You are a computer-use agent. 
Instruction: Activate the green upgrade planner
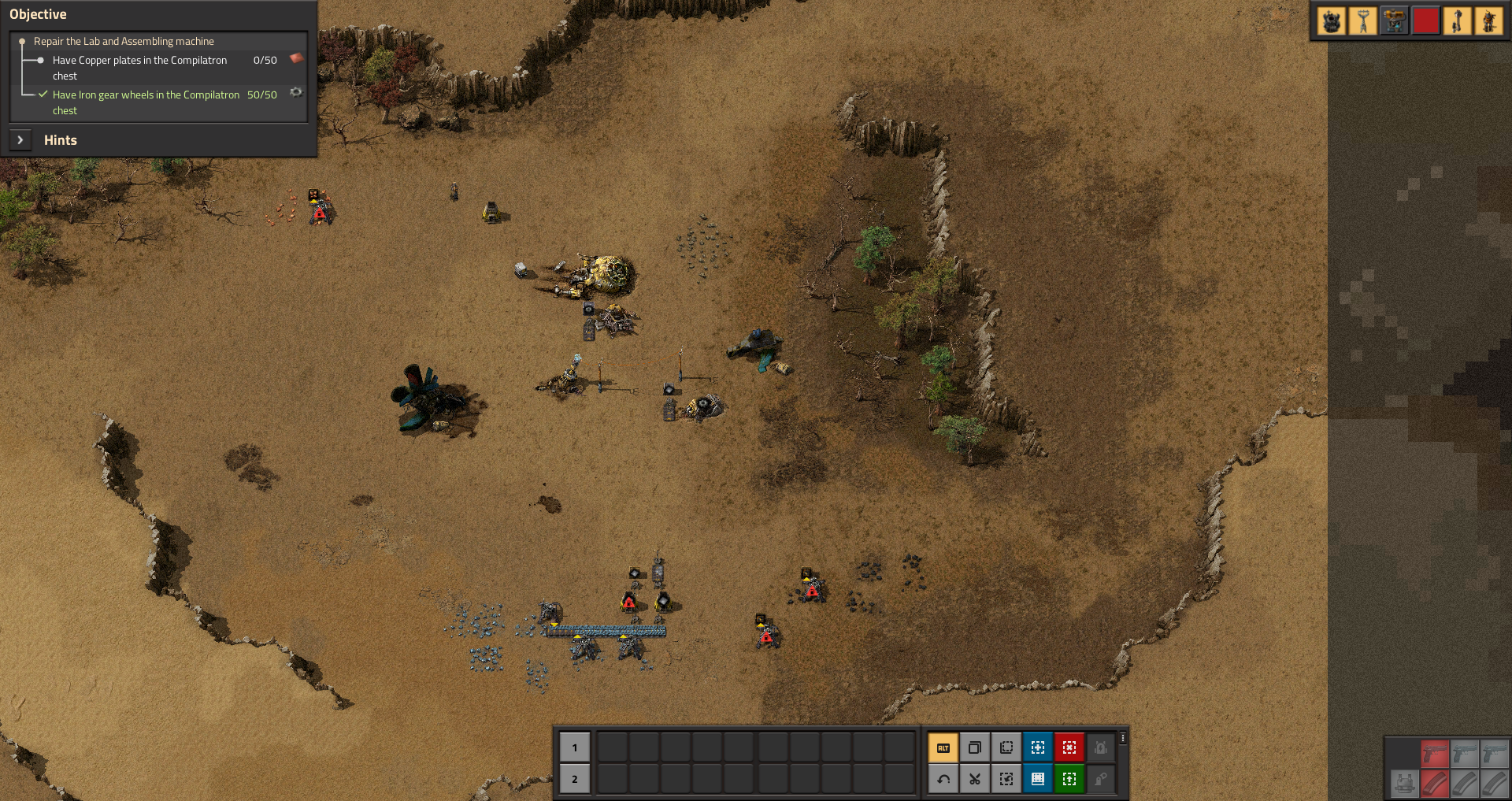1069,779
